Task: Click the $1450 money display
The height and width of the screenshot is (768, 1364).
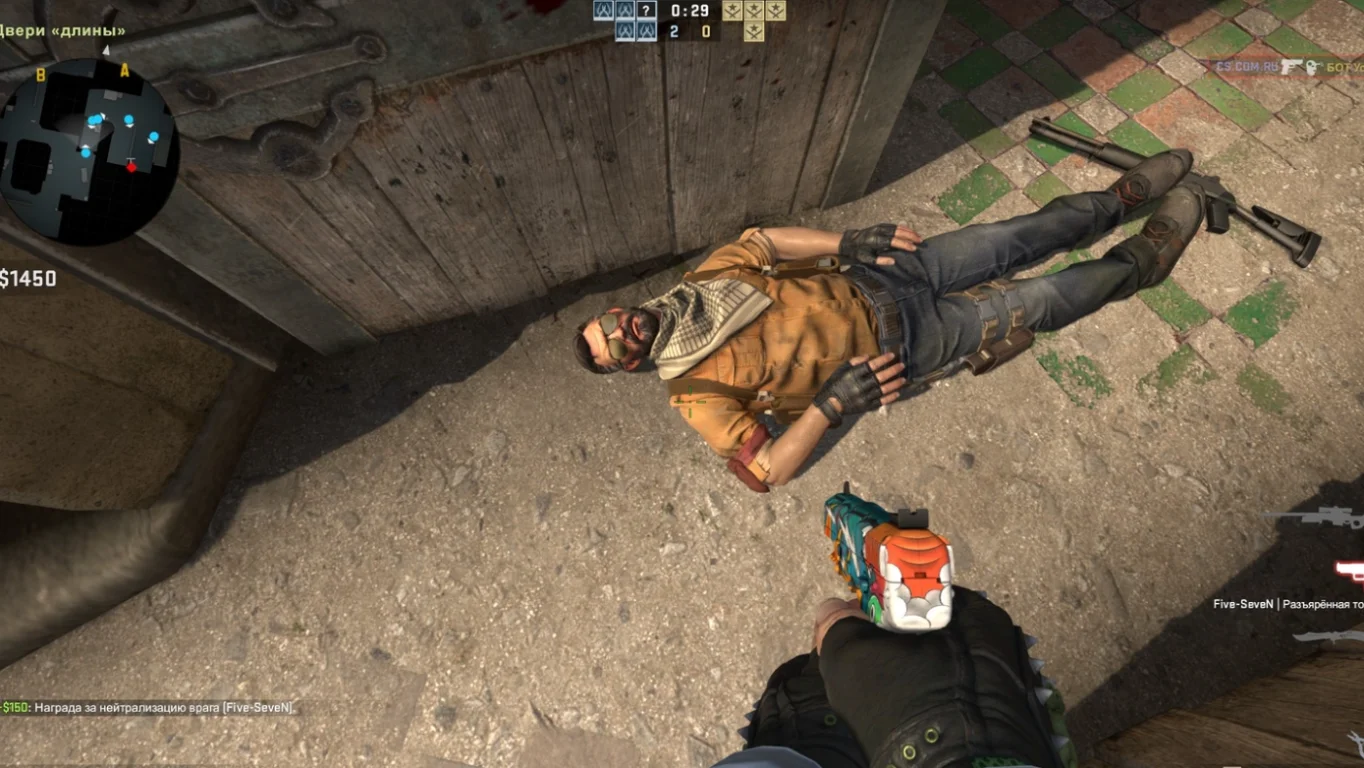Action: pyautogui.click(x=28, y=280)
